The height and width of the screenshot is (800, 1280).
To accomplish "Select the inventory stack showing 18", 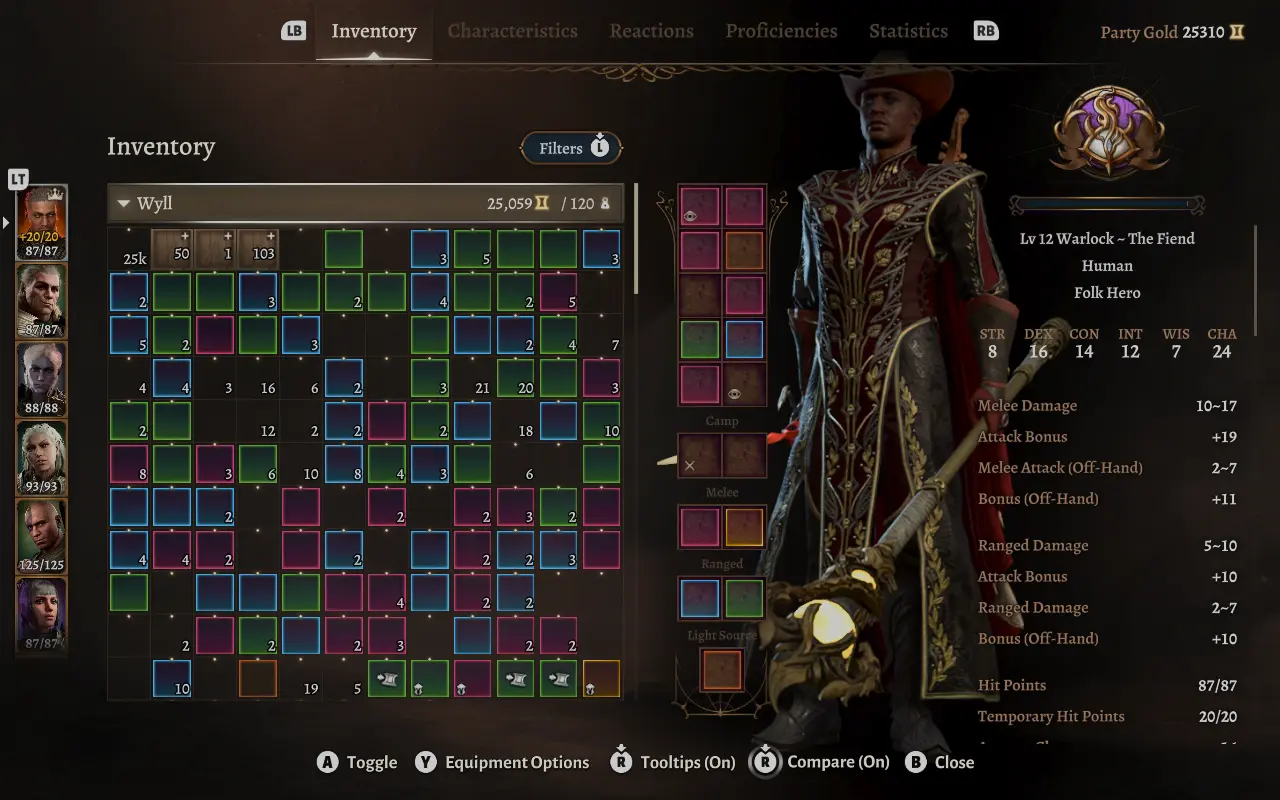I will click(x=516, y=421).
